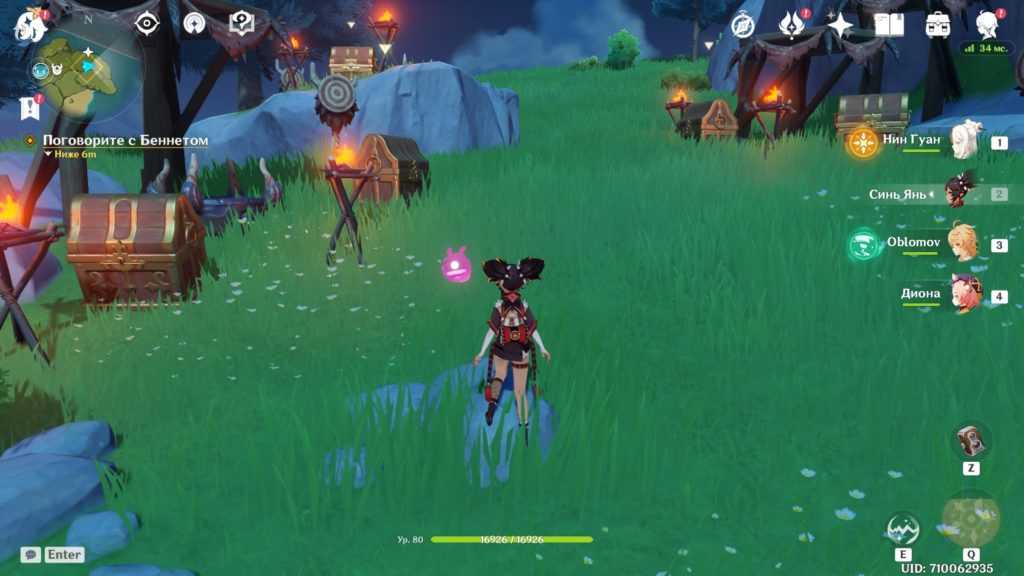This screenshot has width=1024, height=576.
Task: Click the round arch icon near the minimap
Action: [x=194, y=23]
